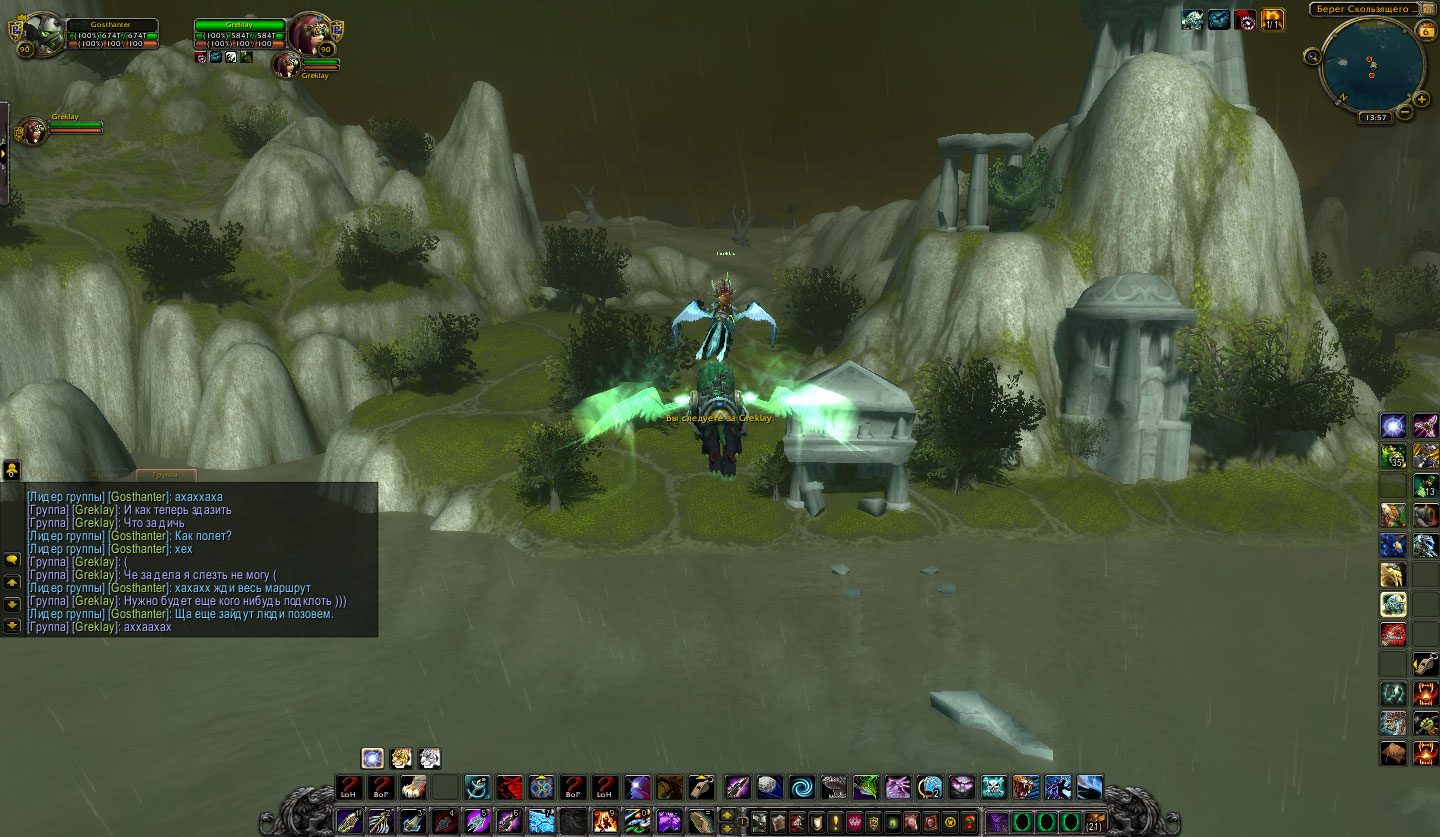
Task: Activate the skull and crossbones ability
Action: [x=994, y=787]
